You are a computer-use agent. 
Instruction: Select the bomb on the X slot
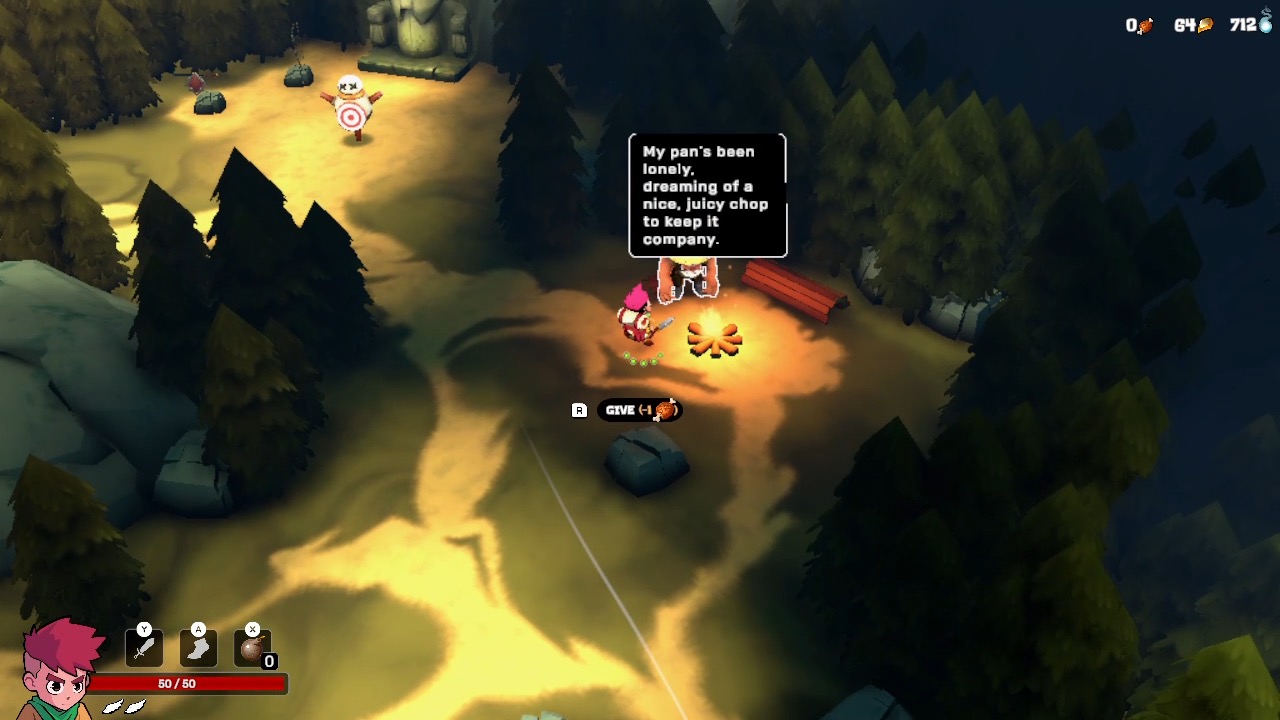coord(253,648)
